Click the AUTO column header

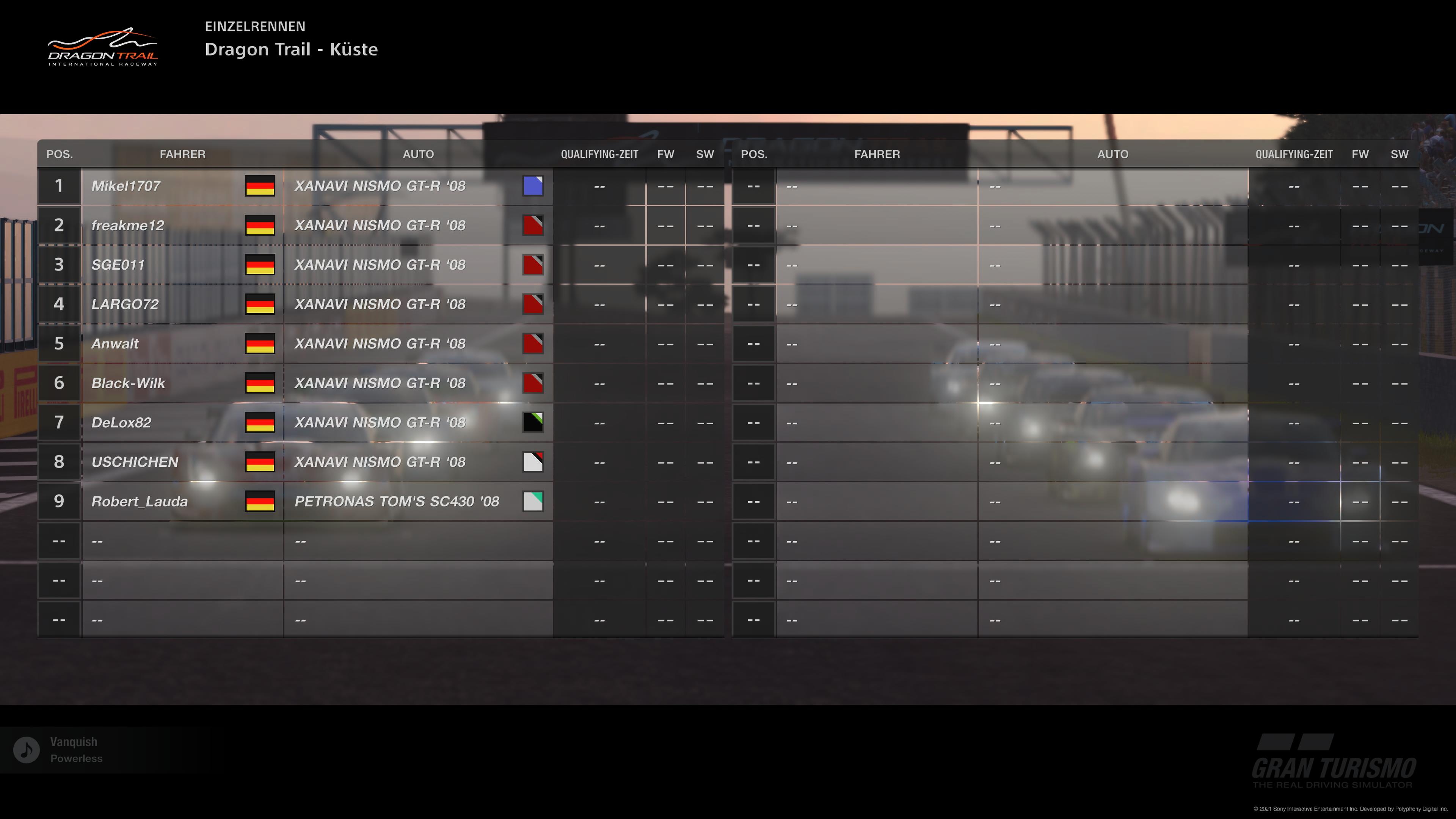pyautogui.click(x=418, y=154)
